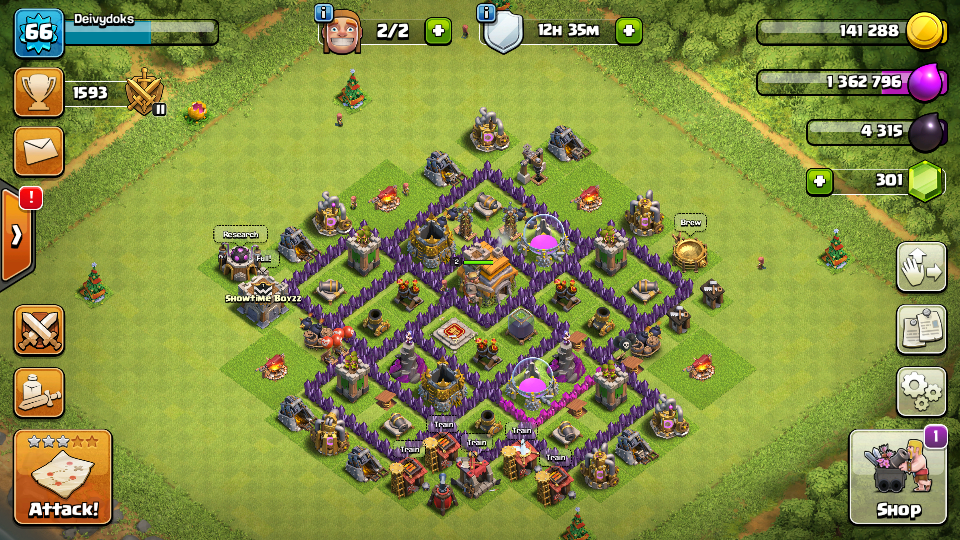Open the gold league badge
The image size is (960, 540).
point(144,94)
